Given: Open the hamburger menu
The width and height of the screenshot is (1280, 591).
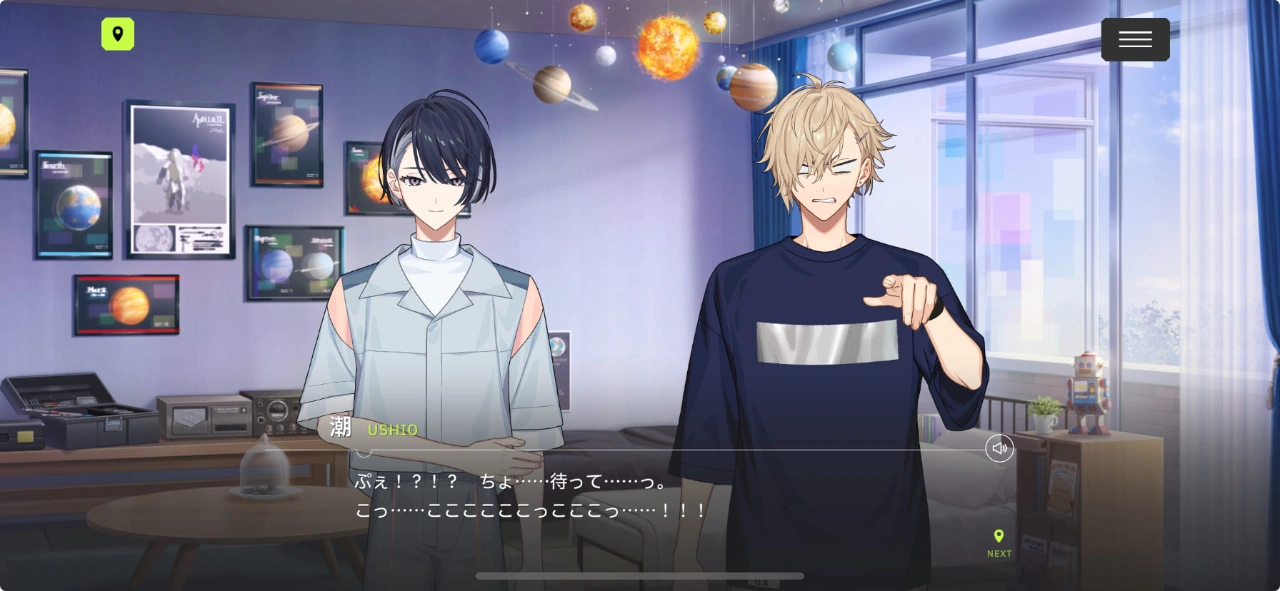Looking at the screenshot, I should click(x=1135, y=40).
